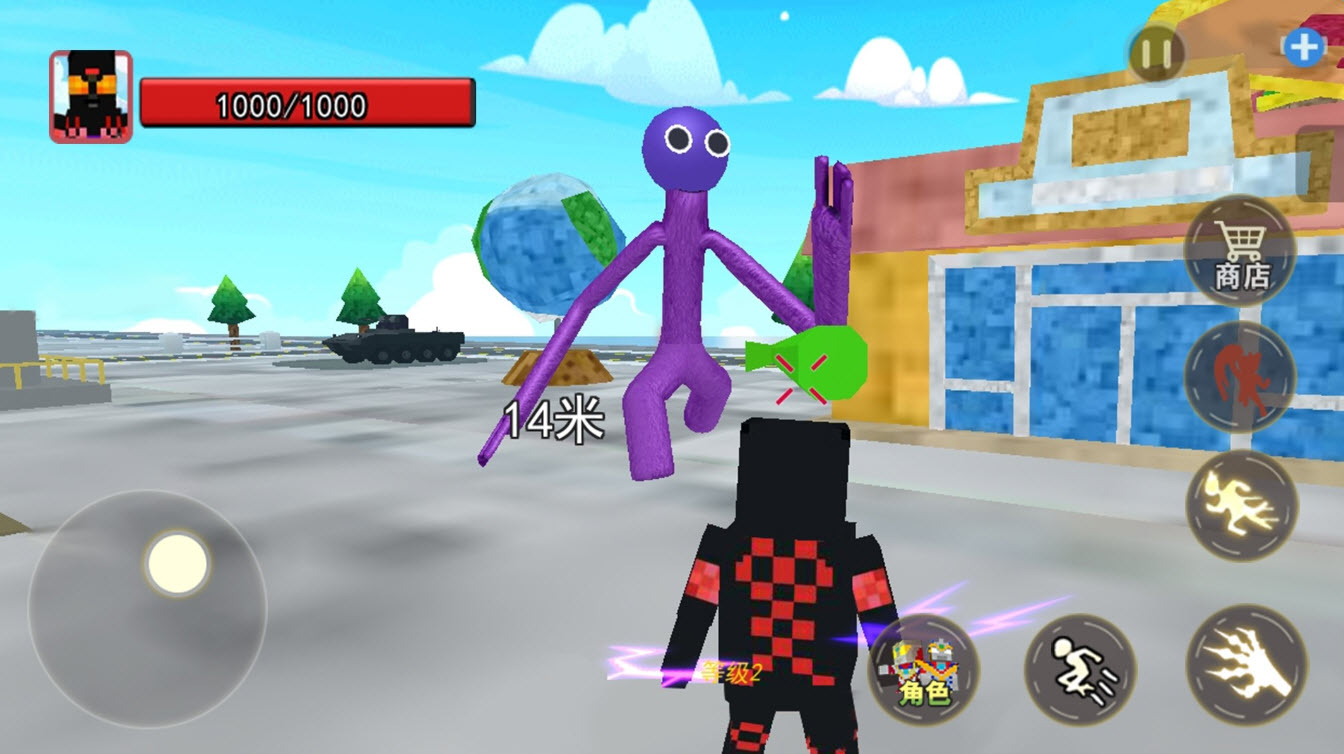Activate the sprint running button
Screen dimensions: 1344x754
(x=1080, y=667)
